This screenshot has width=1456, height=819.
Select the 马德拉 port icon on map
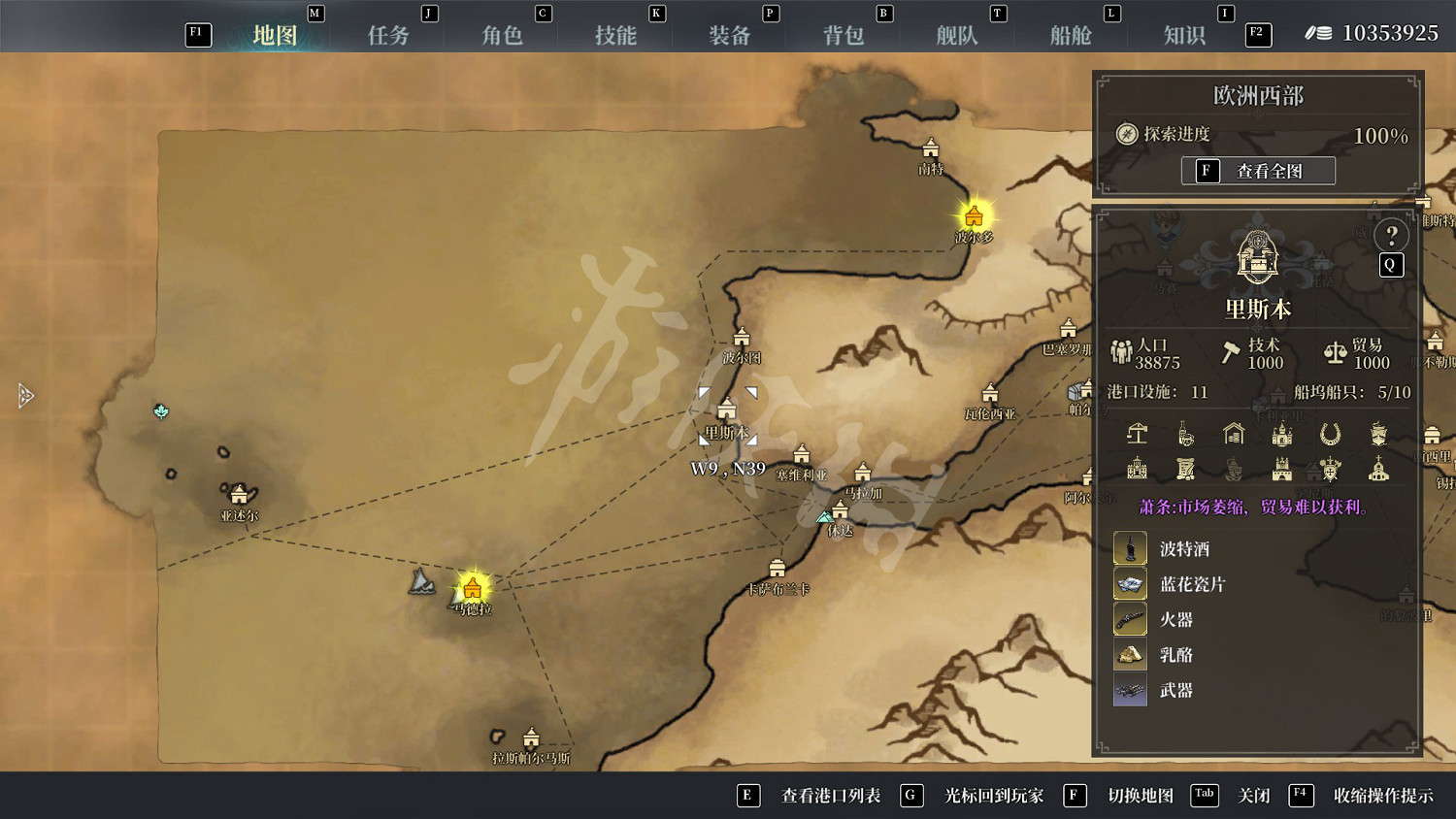coord(473,585)
